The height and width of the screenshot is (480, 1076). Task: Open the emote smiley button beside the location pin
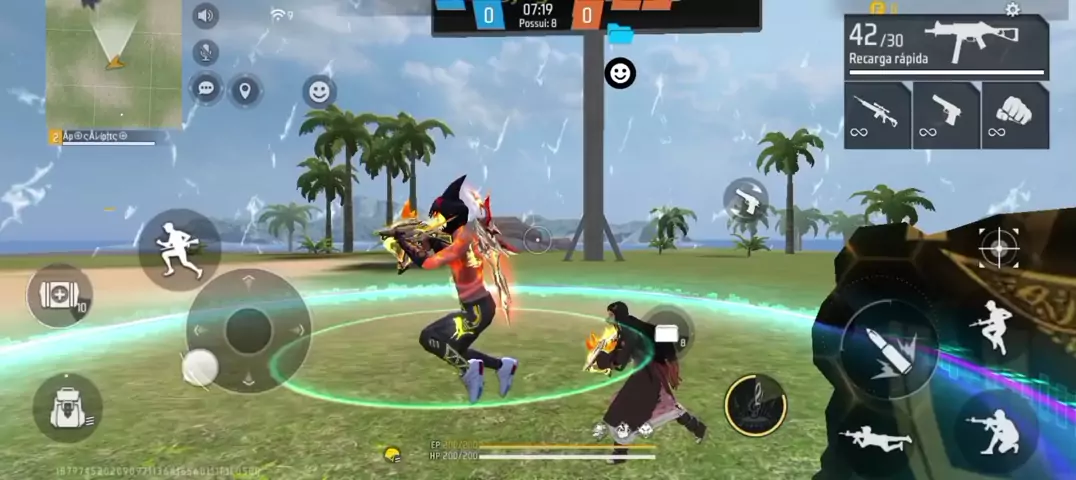pyautogui.click(x=319, y=92)
